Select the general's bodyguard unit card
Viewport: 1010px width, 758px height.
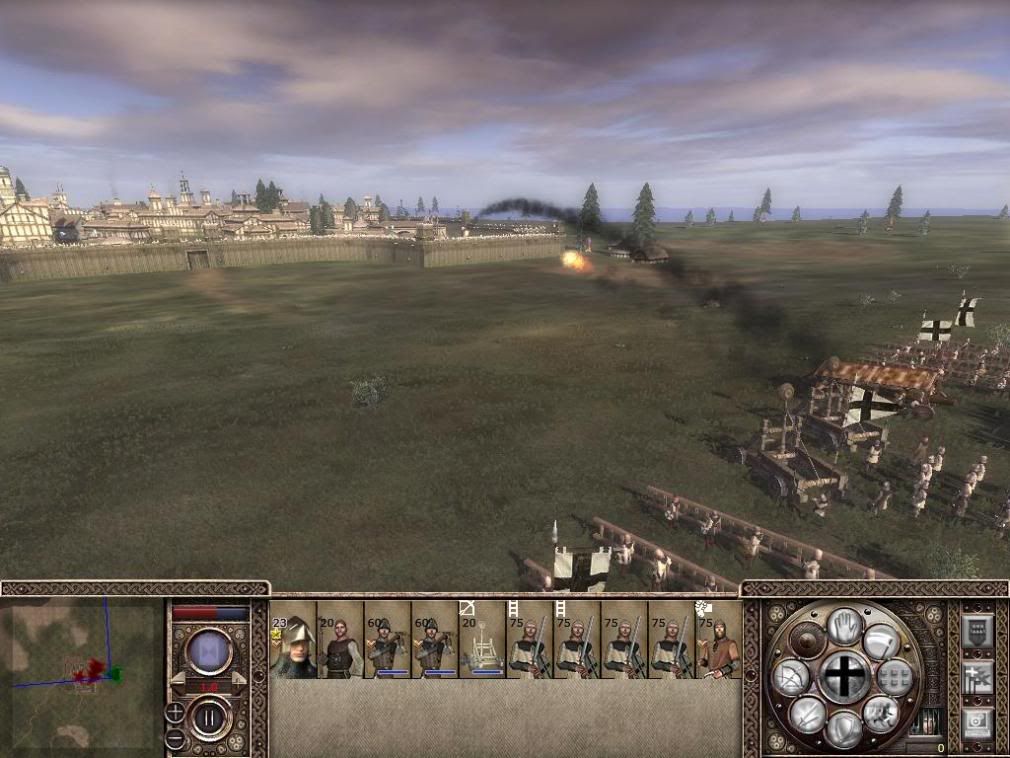tap(293, 640)
